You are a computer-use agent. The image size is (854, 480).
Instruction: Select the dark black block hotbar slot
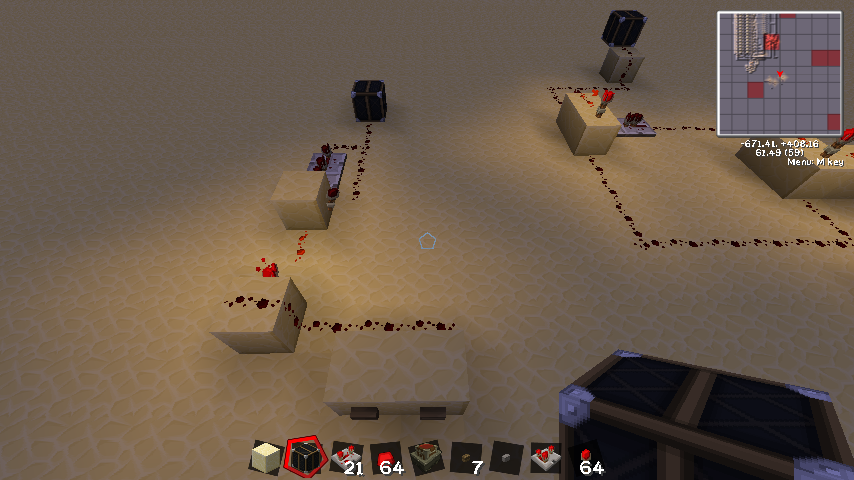click(x=305, y=458)
